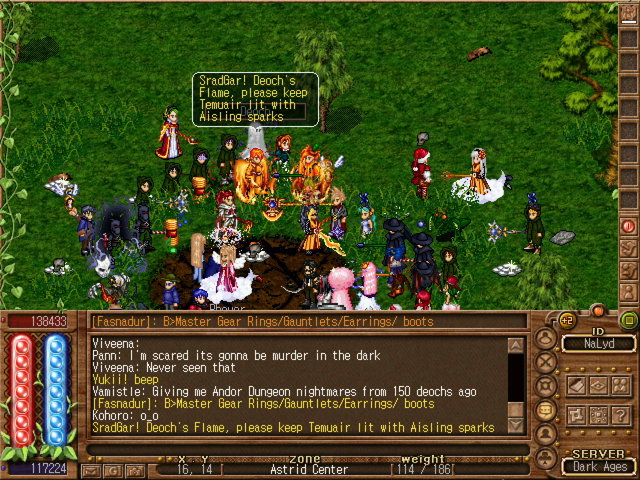The image size is (640, 480).
Task: Click the chat log scroll-down arrow
Action: 516,426
